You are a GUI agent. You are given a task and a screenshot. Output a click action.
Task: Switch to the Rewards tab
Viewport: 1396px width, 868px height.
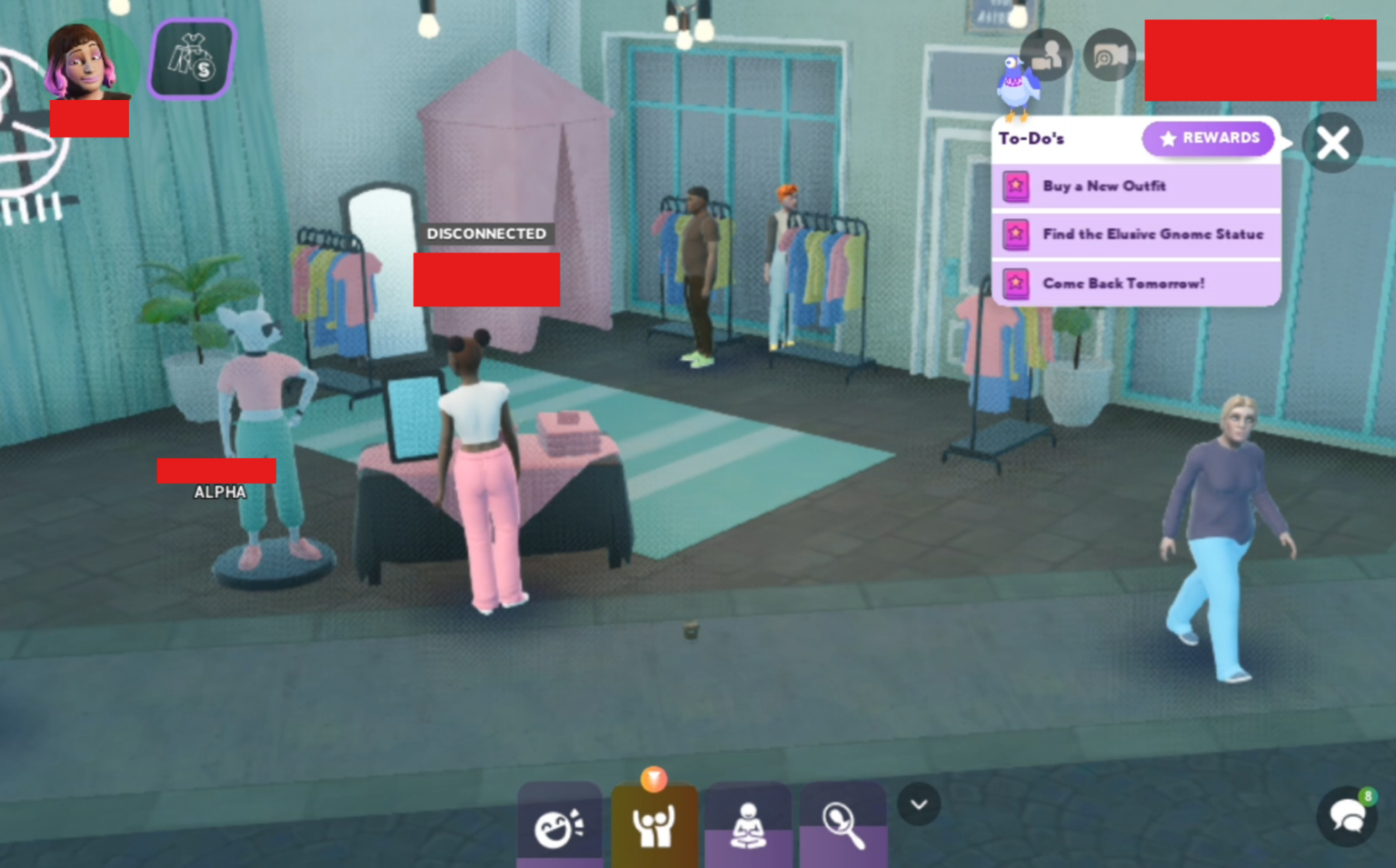(1208, 138)
